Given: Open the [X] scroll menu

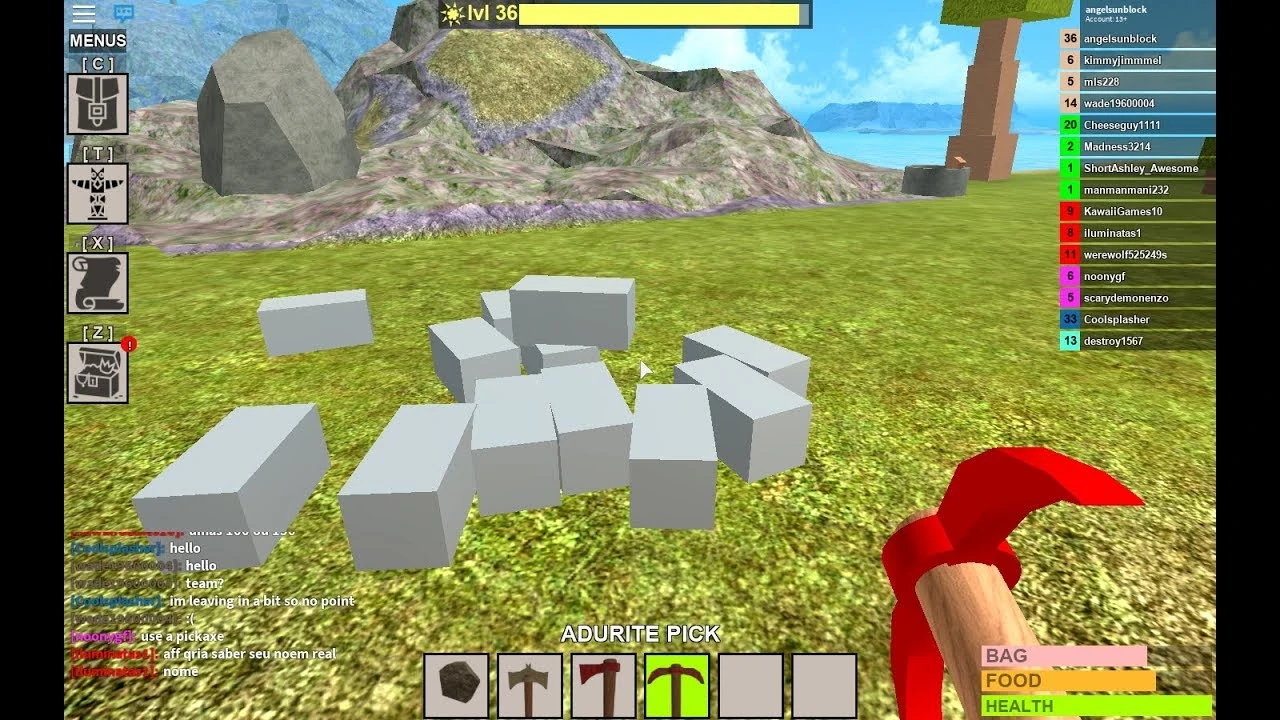Looking at the screenshot, I should coord(97,282).
